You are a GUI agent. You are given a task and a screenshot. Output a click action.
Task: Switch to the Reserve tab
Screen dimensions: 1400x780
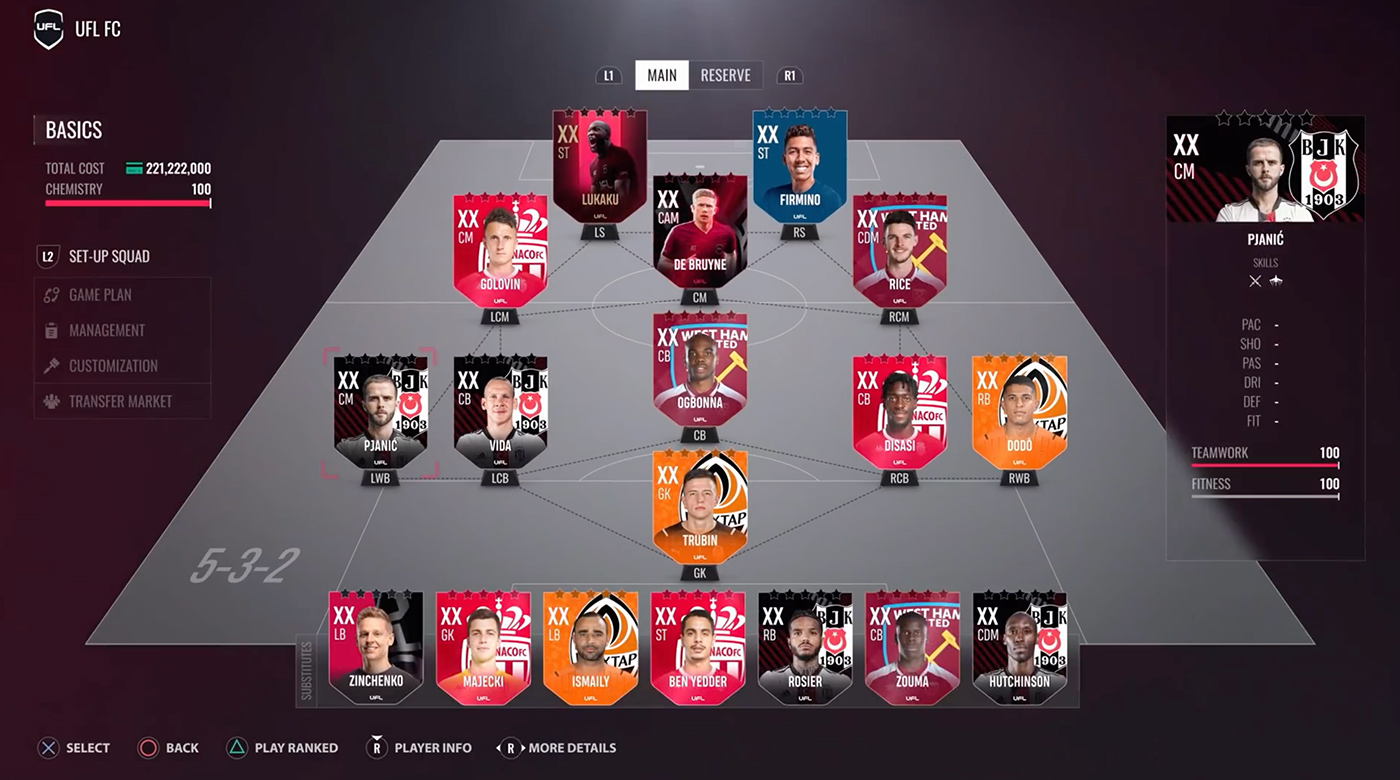(x=725, y=76)
